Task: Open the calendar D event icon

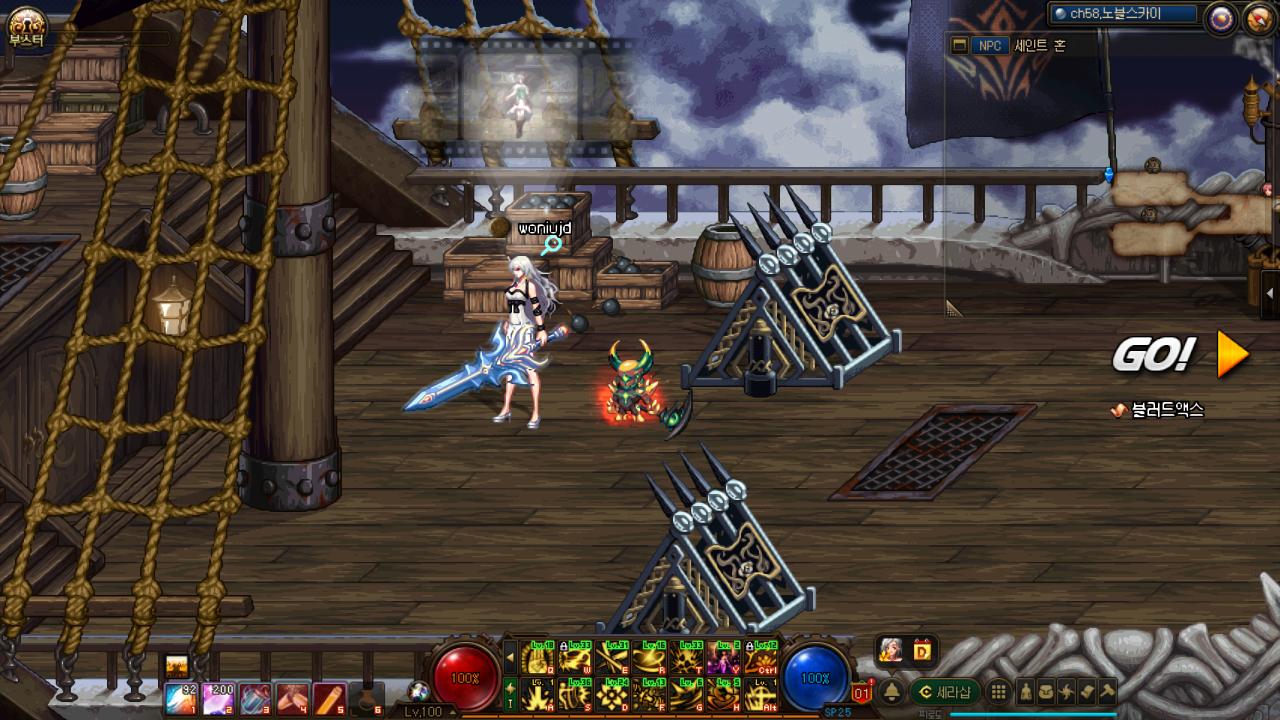Action: 921,651
